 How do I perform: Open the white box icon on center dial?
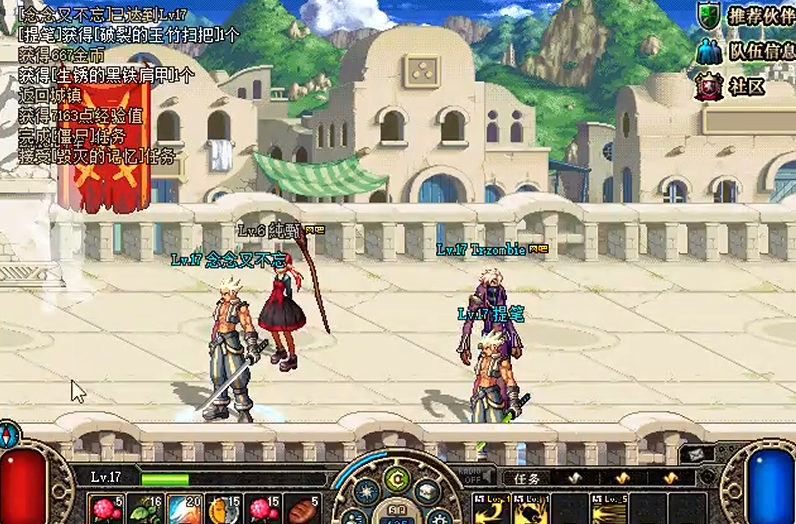click(x=427, y=491)
